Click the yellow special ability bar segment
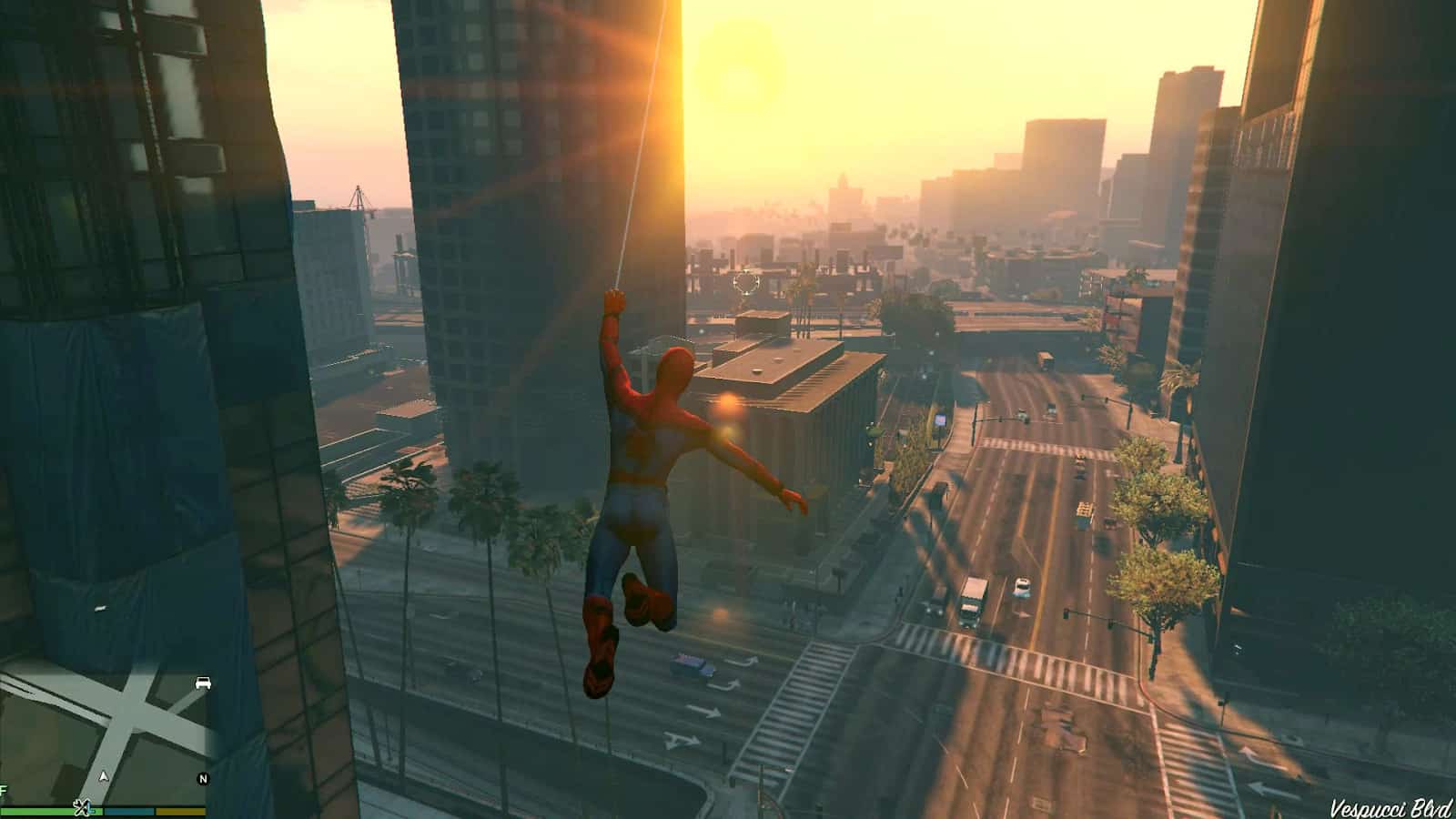The image size is (1456, 819). tap(180, 811)
